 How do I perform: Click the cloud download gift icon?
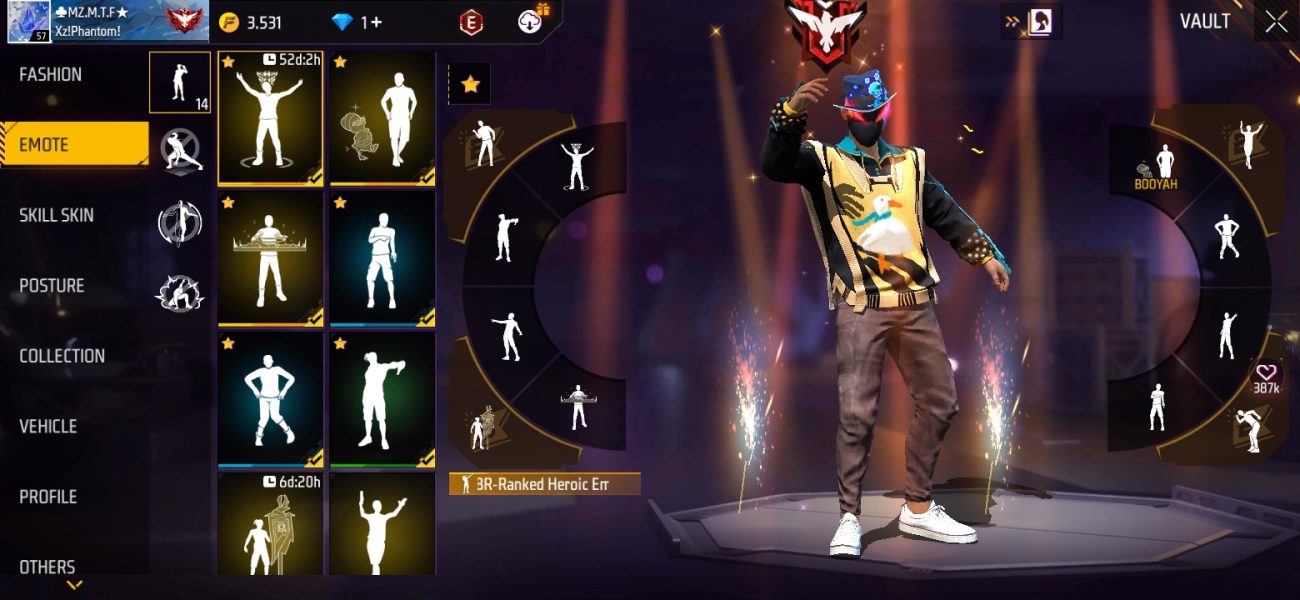click(531, 21)
